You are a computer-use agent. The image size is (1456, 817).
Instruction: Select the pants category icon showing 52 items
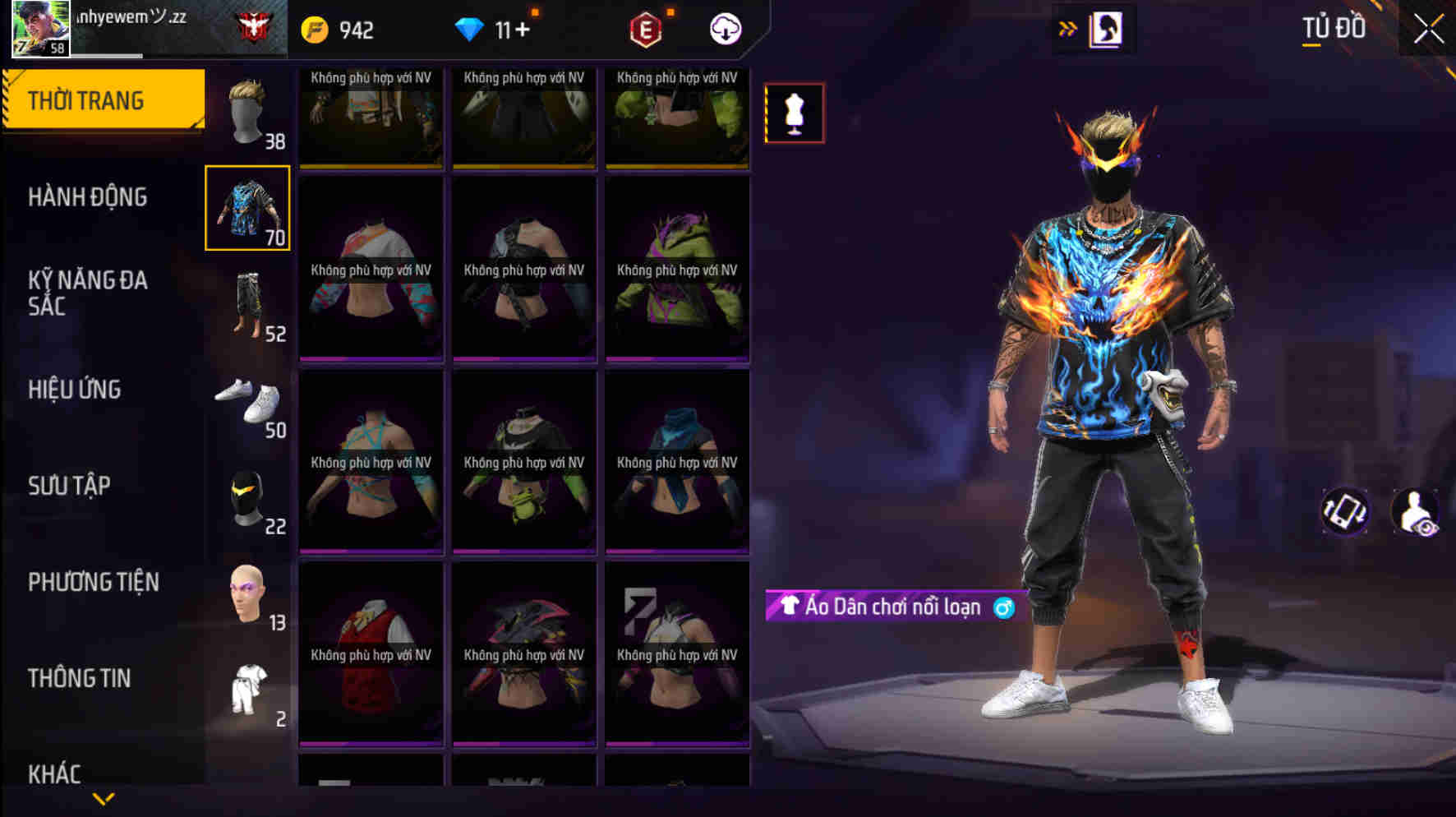pos(247,304)
